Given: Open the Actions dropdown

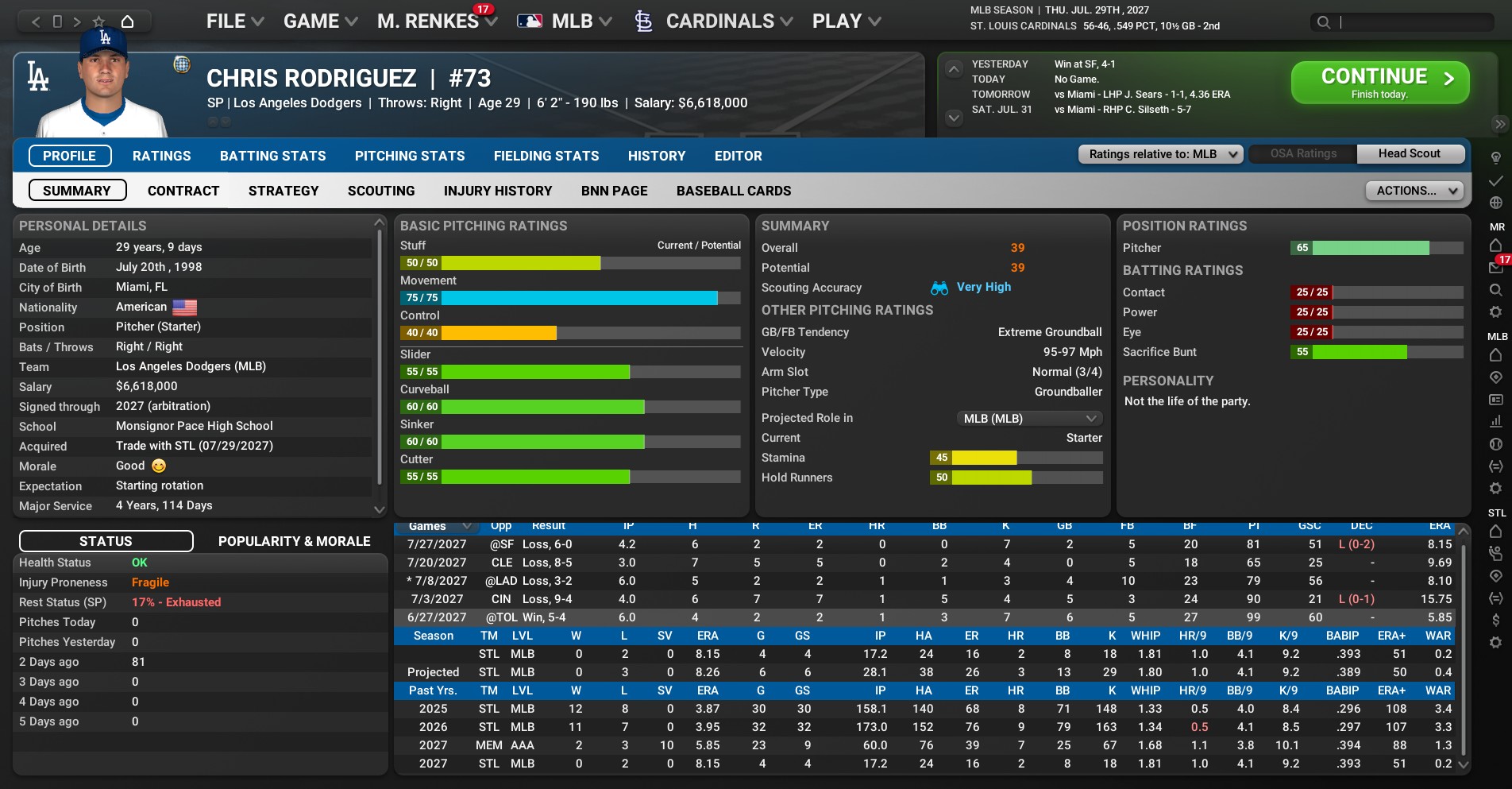Looking at the screenshot, I should 1414,191.
